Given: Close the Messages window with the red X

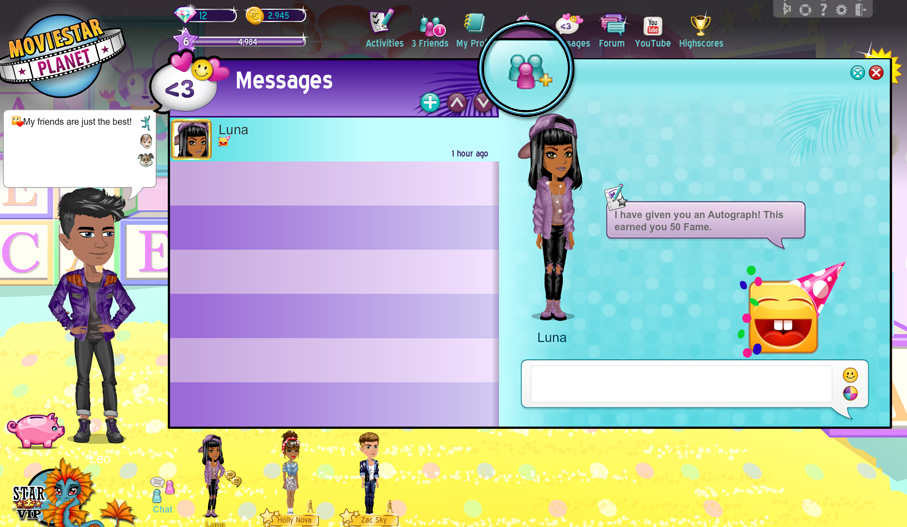Looking at the screenshot, I should 876,72.
